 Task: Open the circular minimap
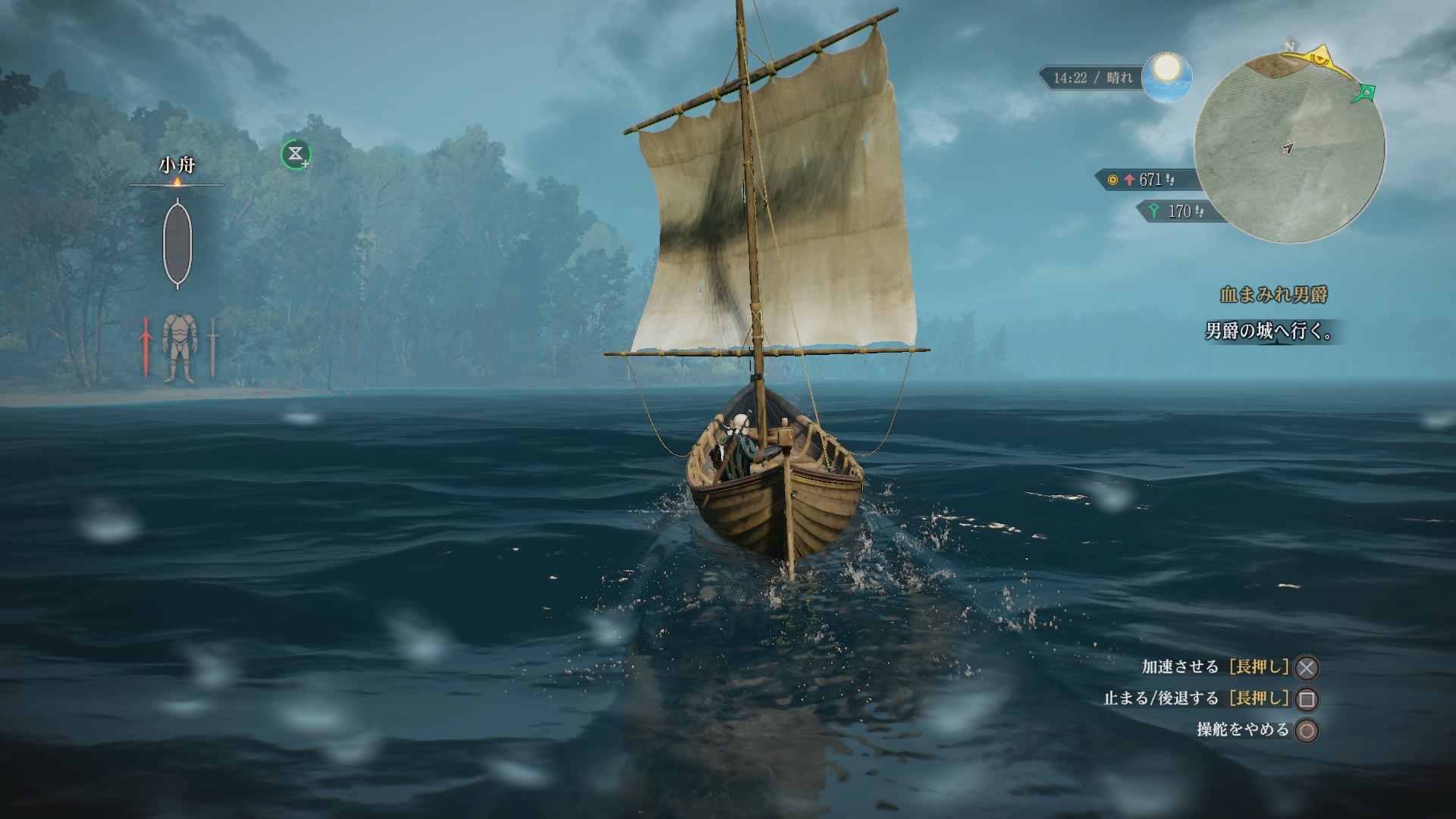(1289, 149)
